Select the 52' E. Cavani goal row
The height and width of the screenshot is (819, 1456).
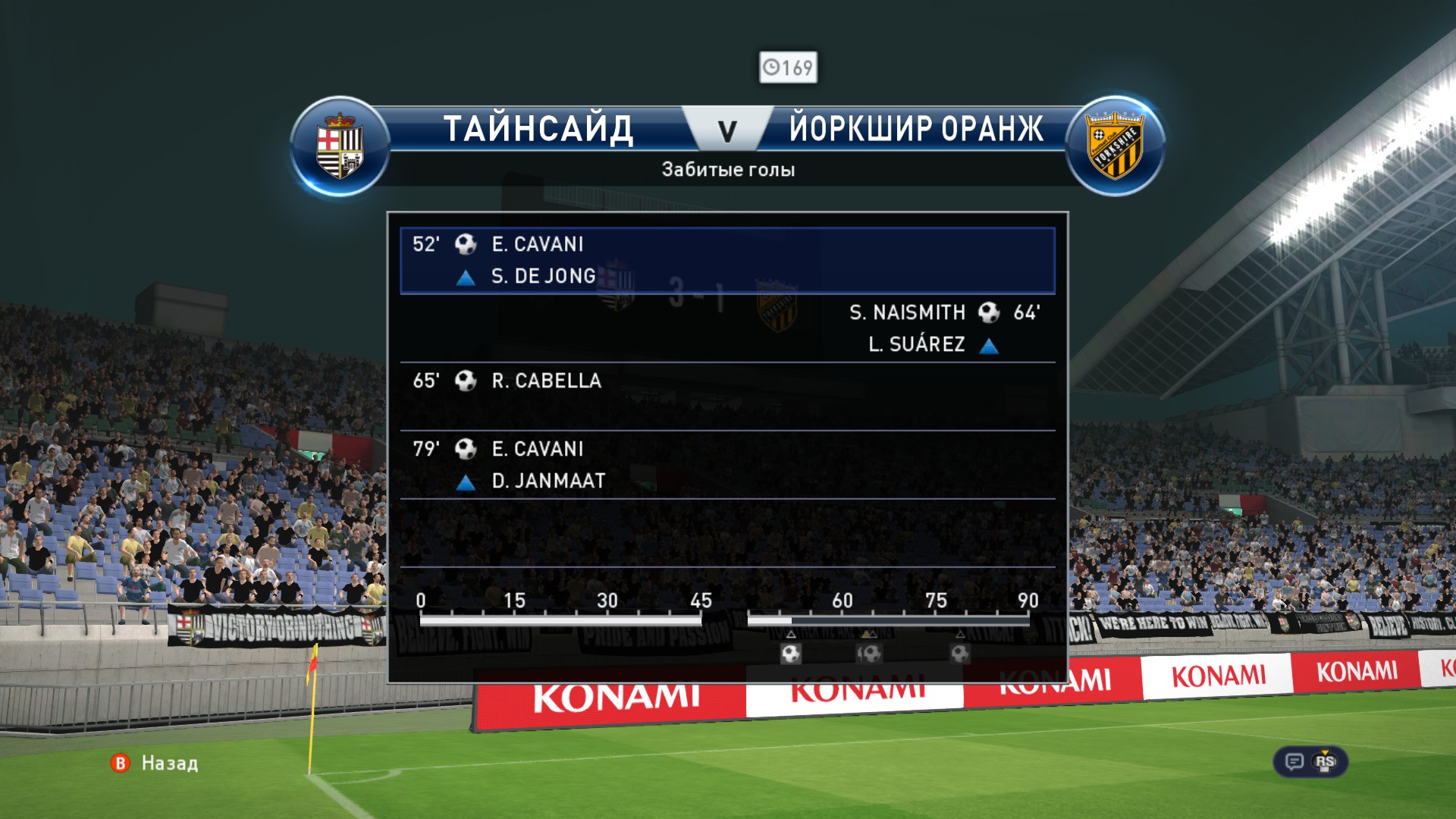(x=726, y=260)
